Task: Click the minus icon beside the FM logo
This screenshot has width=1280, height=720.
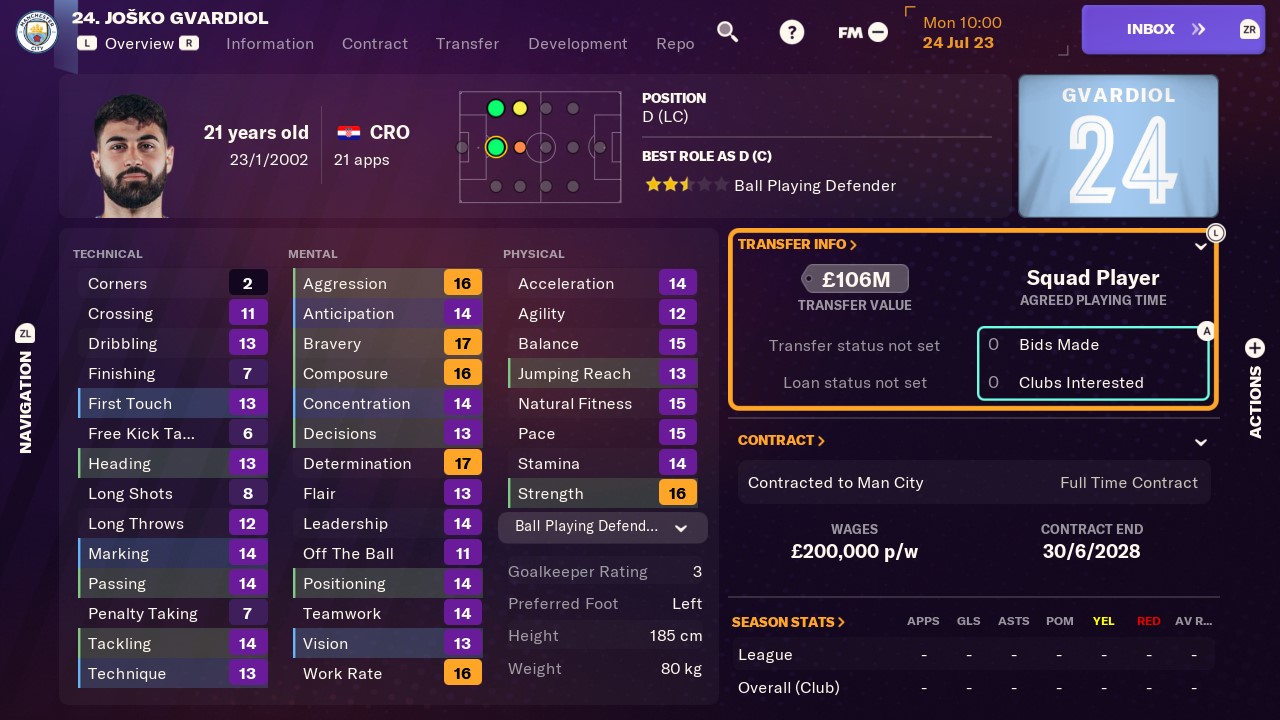Action: coord(877,31)
